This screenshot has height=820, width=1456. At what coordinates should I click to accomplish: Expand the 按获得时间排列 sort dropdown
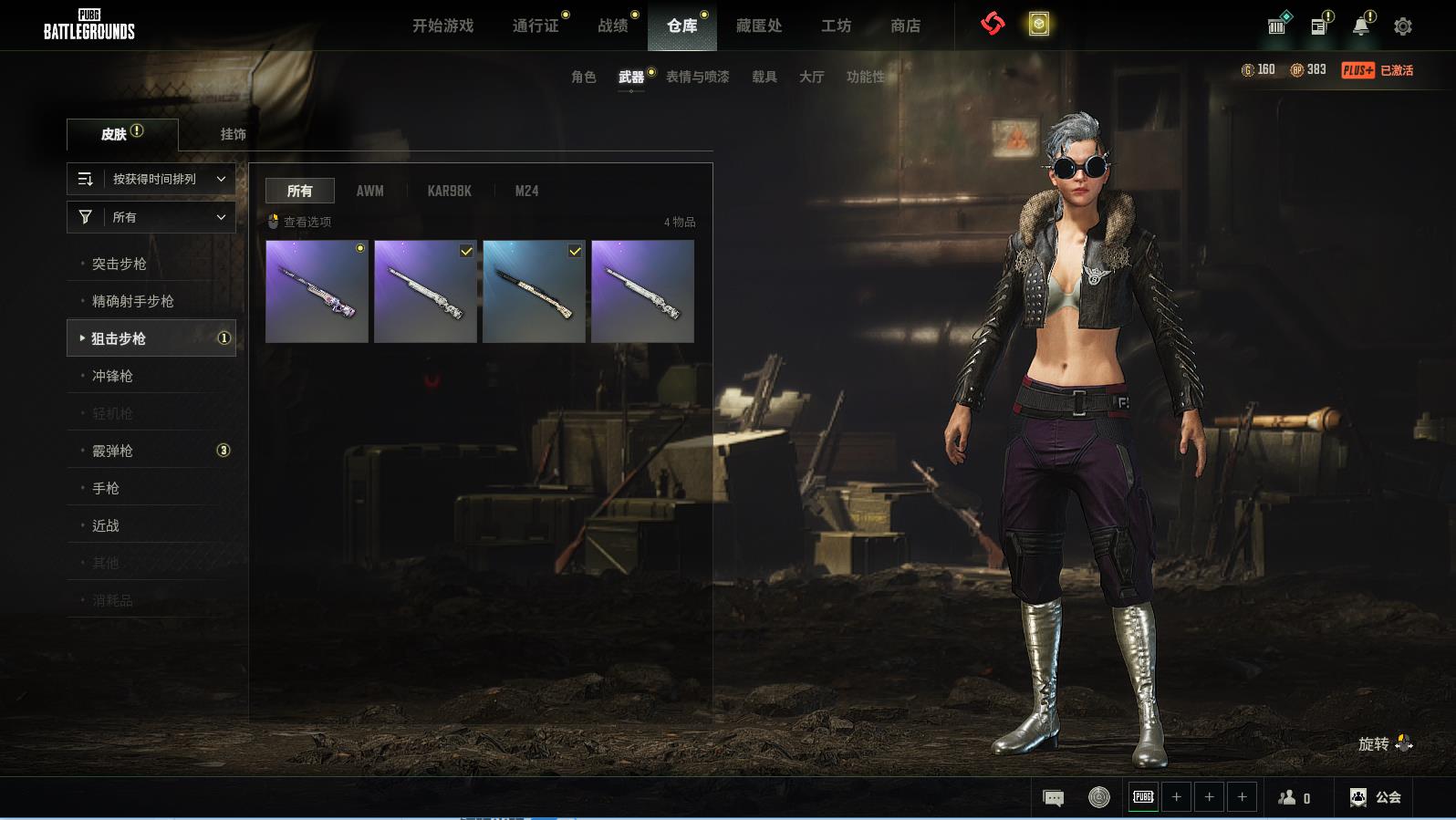coord(151,179)
